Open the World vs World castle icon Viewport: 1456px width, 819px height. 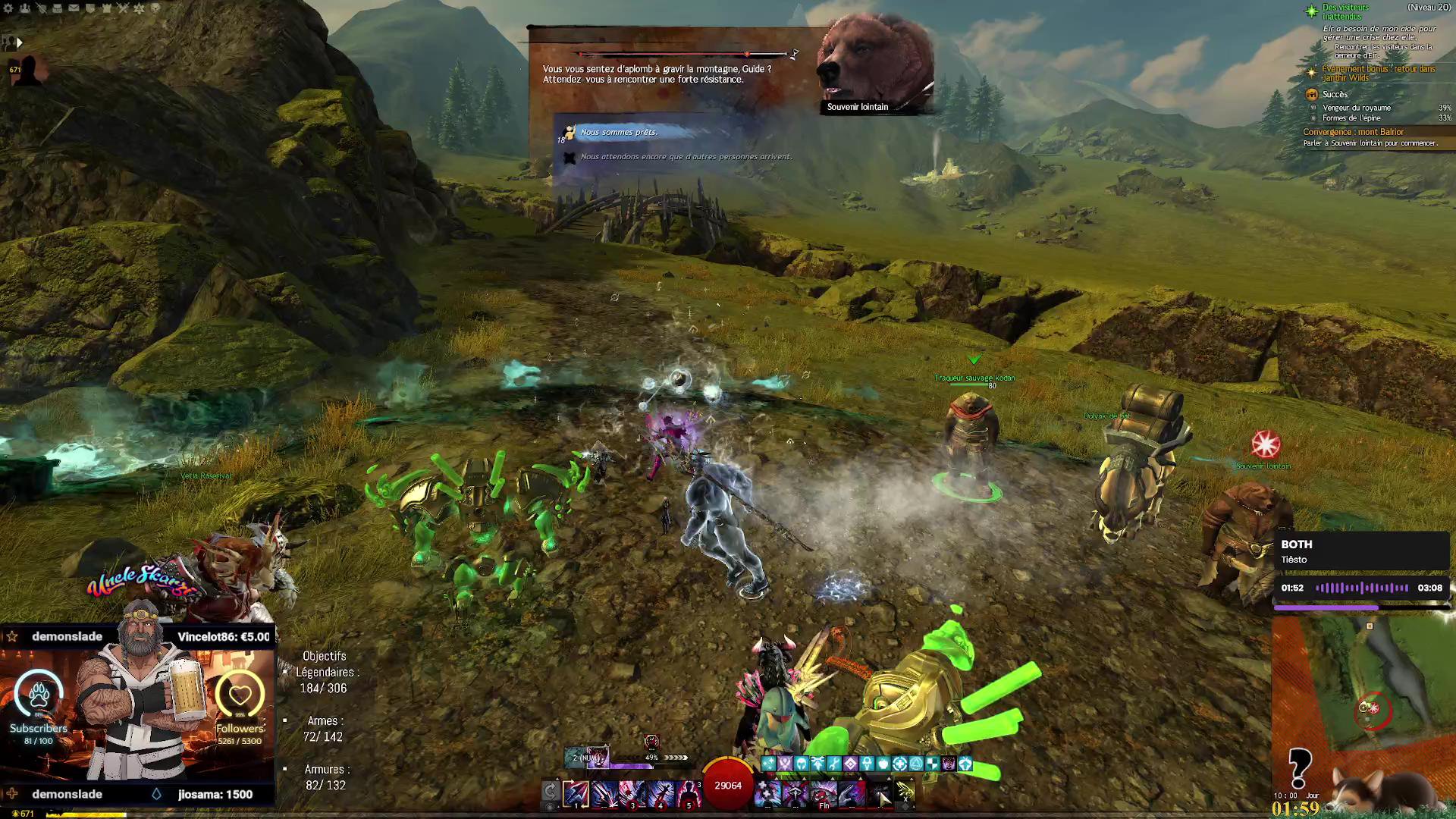107,8
